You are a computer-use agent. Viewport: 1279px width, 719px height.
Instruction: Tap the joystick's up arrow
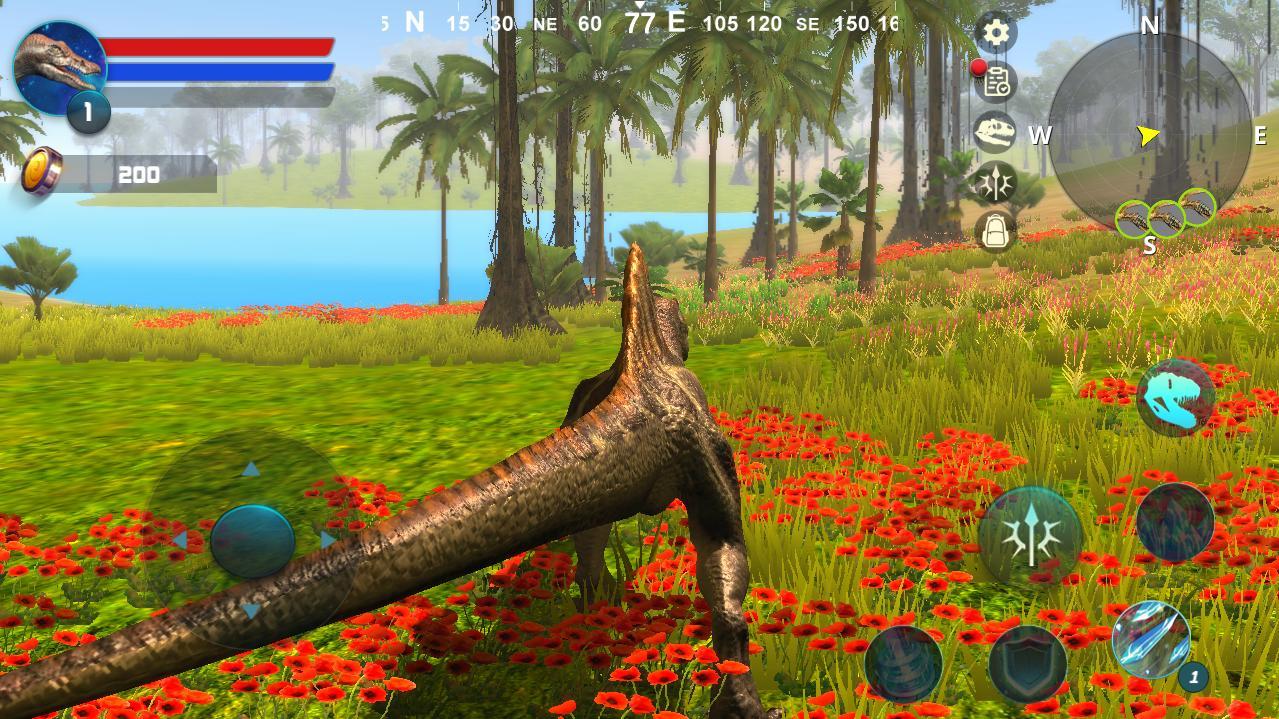(x=251, y=468)
